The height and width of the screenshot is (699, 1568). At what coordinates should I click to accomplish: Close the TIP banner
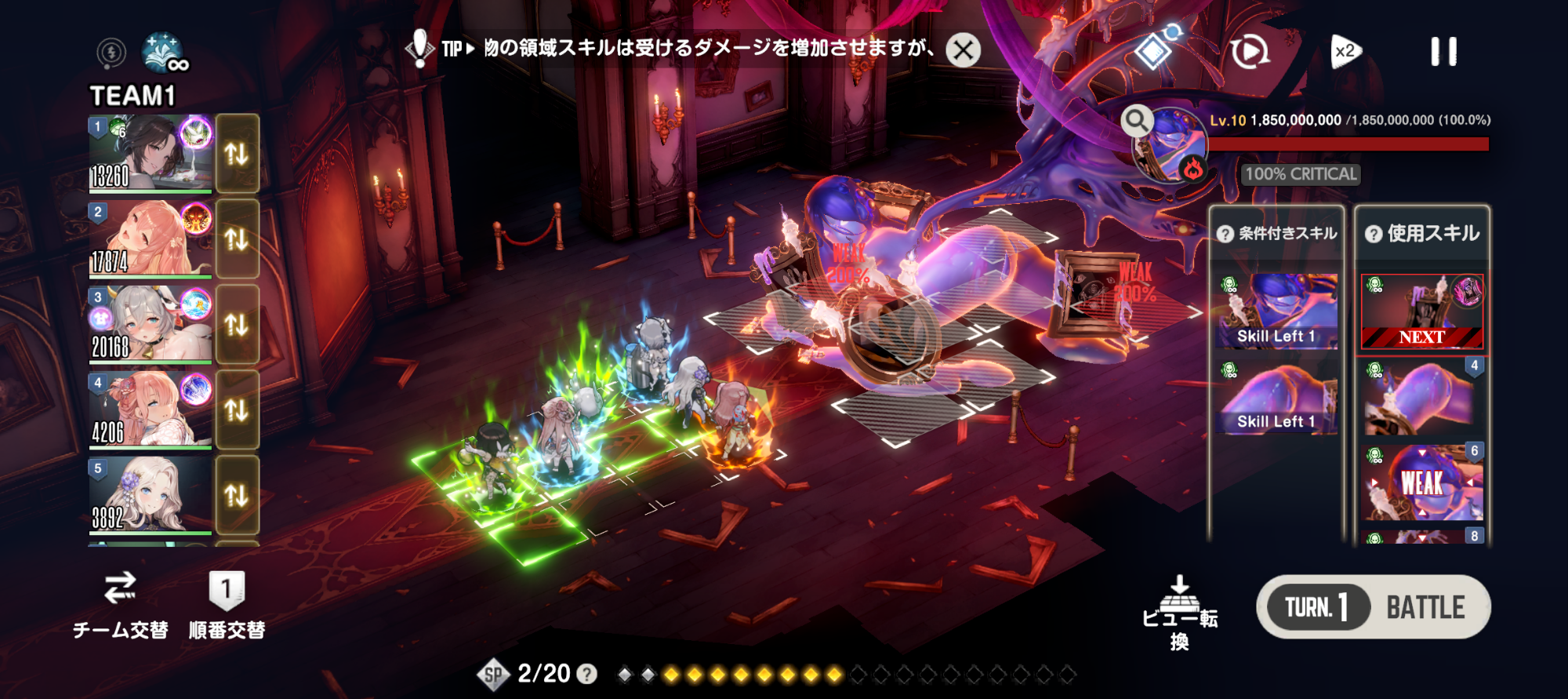[963, 50]
